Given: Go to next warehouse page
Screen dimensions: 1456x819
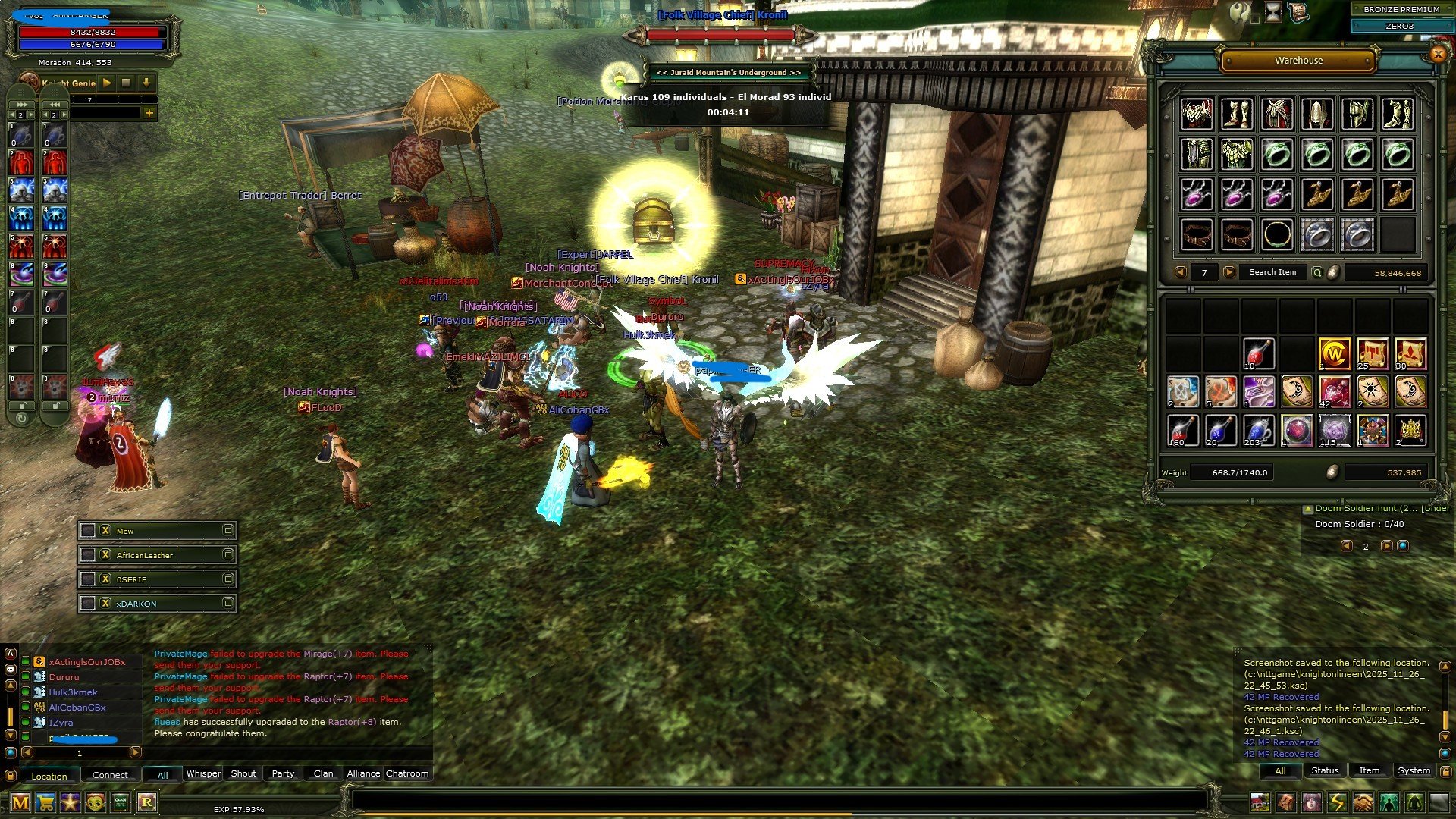Looking at the screenshot, I should 1229,272.
